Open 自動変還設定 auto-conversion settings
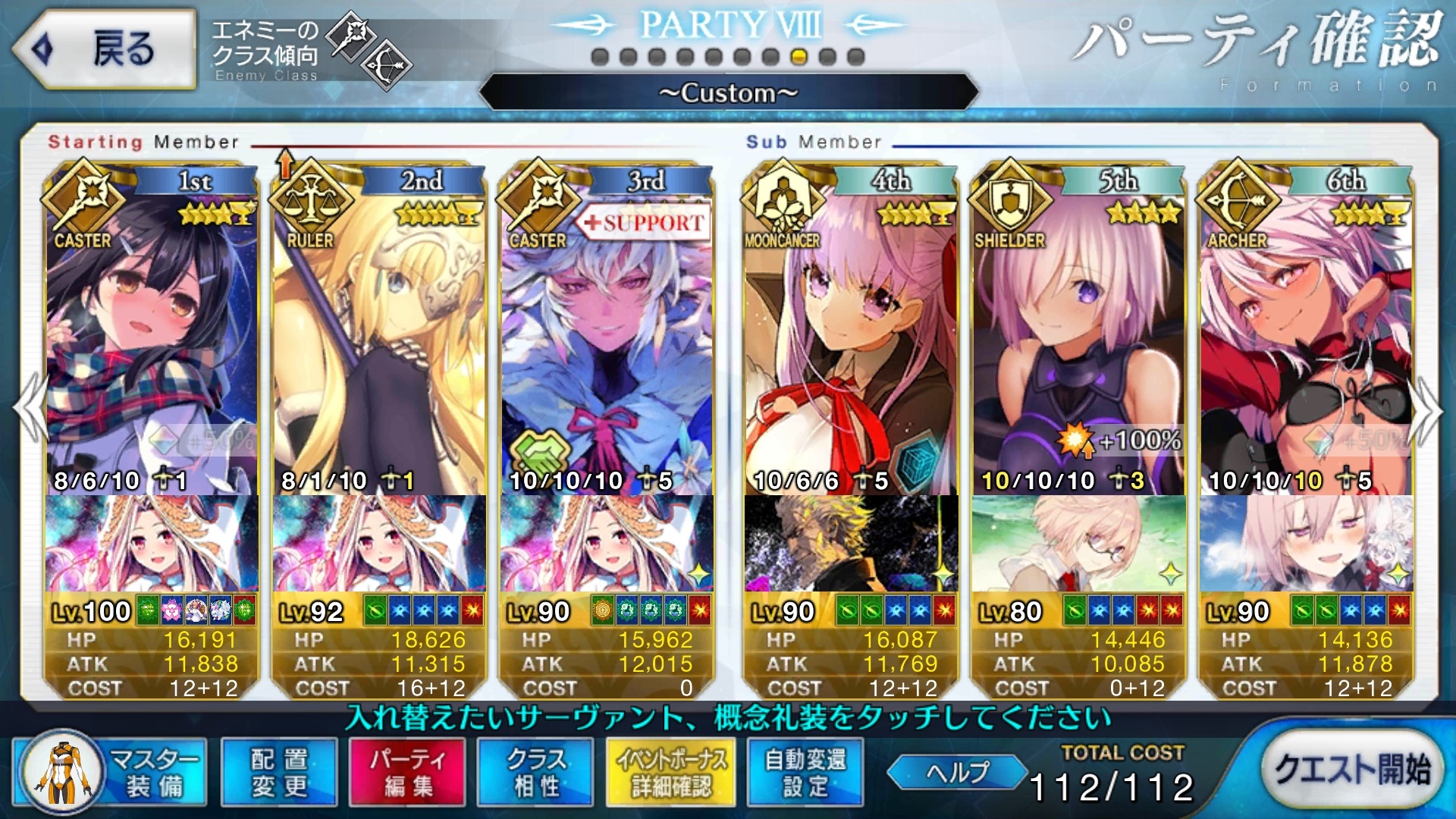Screen dimensions: 1456x819 click(805, 772)
